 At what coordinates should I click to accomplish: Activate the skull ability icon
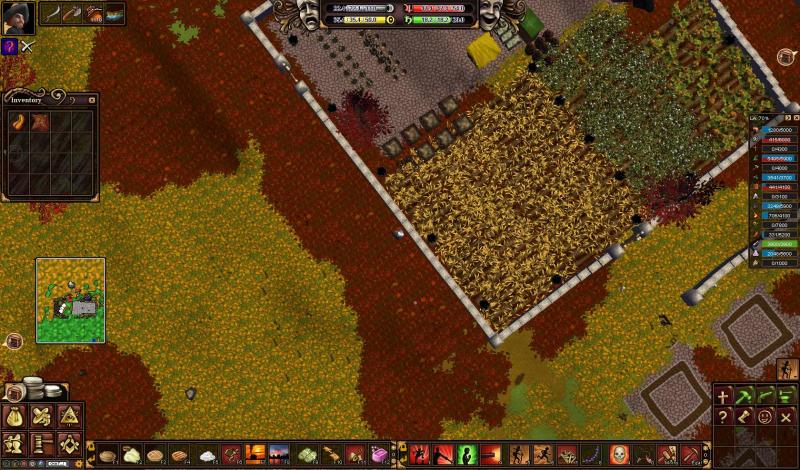618,454
